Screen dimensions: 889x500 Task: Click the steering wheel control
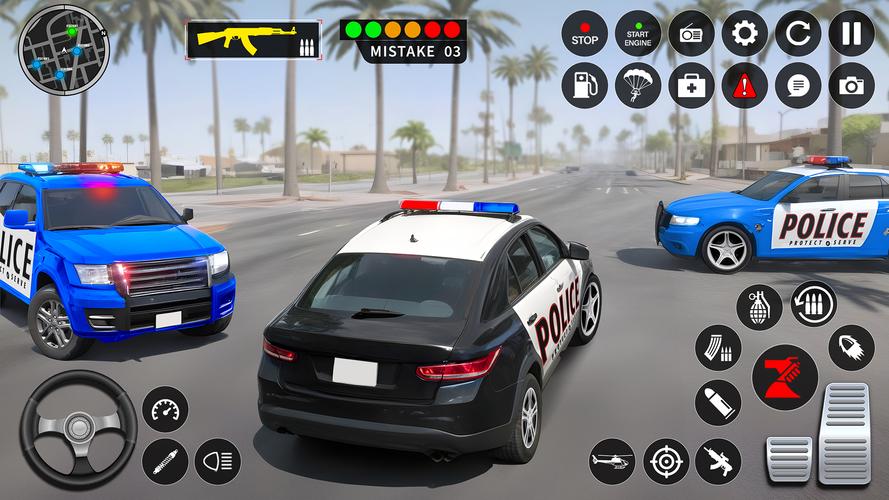pos(78,429)
